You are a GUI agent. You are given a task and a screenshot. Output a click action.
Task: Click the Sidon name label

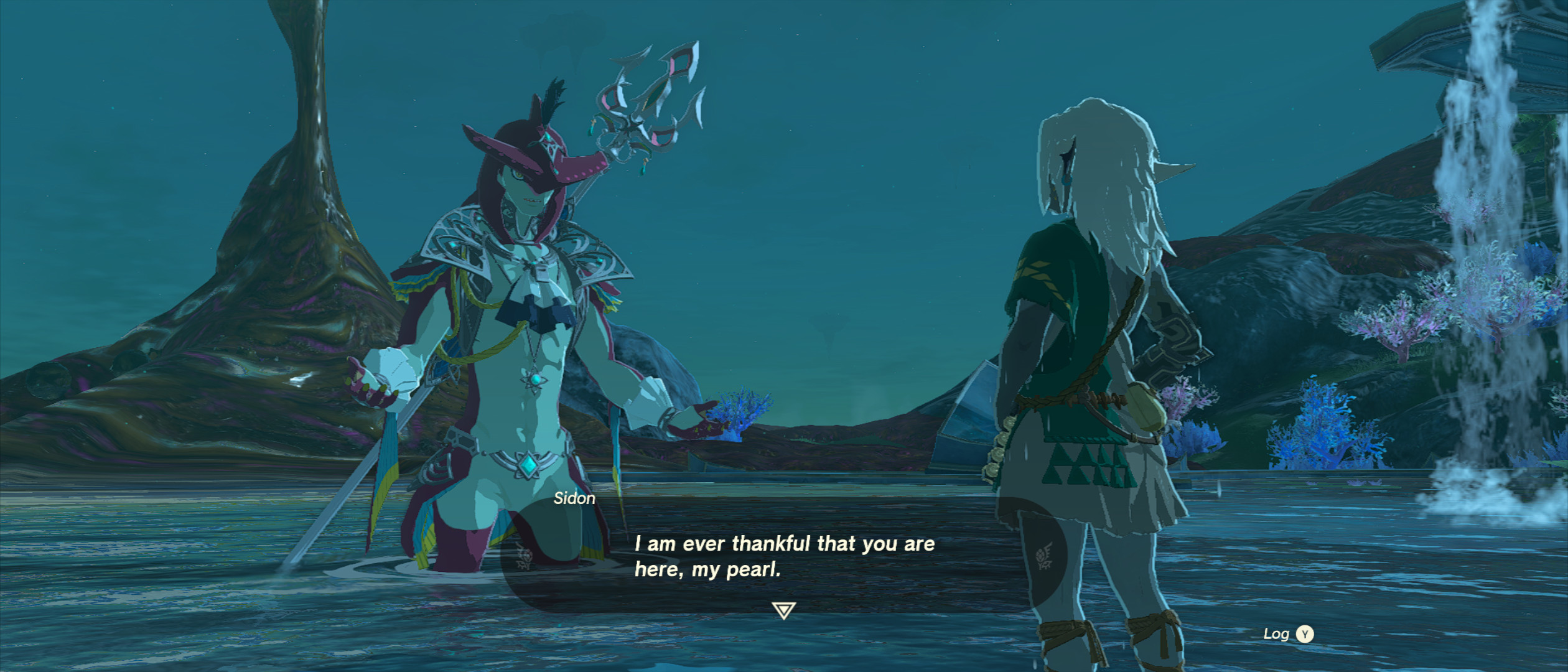[574, 498]
